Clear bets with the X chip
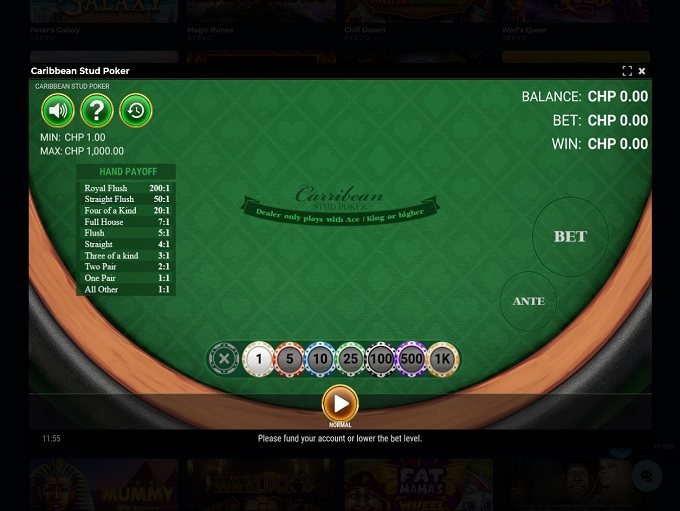The width and height of the screenshot is (680, 511). click(x=224, y=358)
